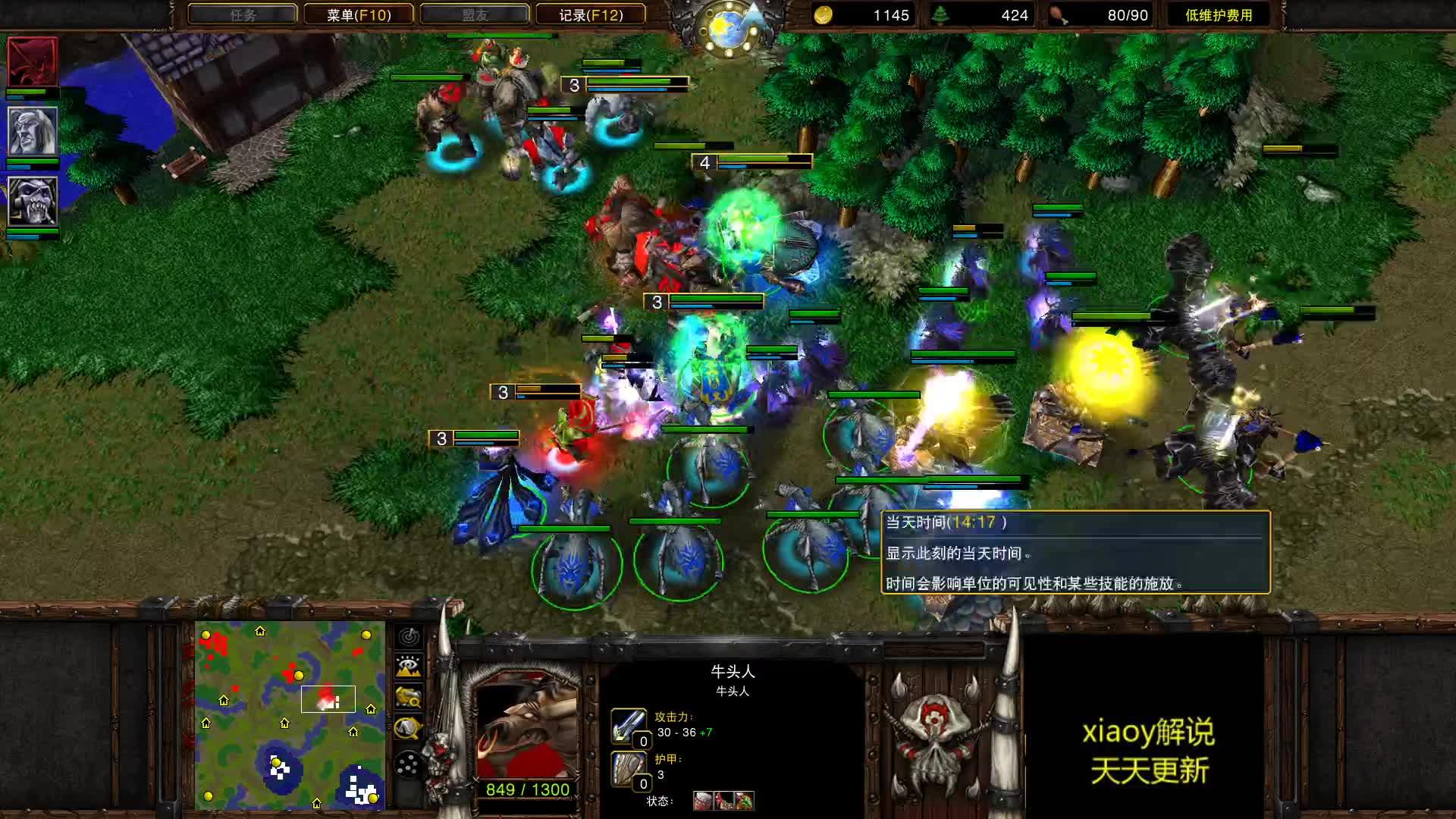
Task: Click the sword attack damage icon
Action: (x=629, y=726)
